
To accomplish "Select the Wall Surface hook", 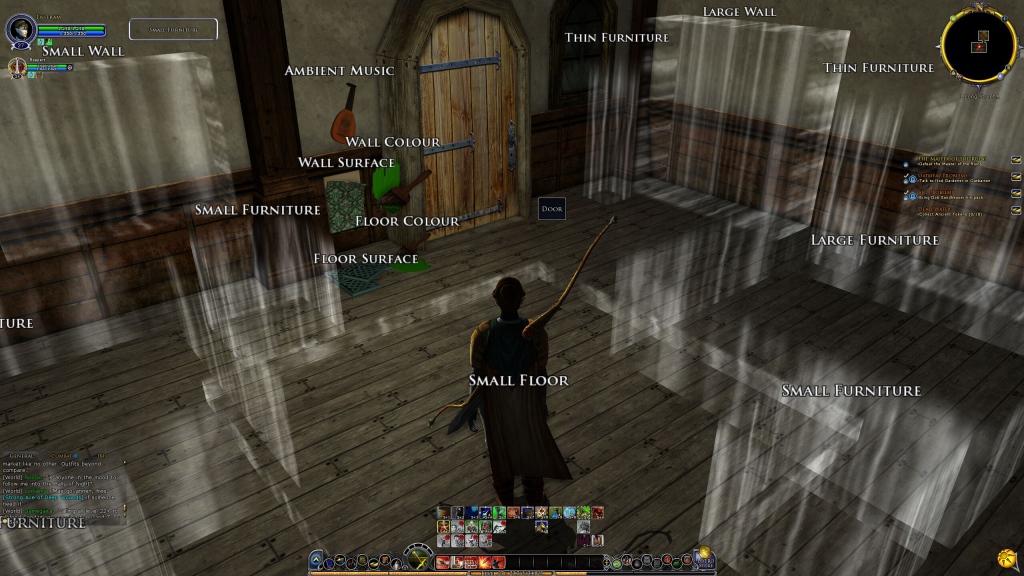I will coord(346,163).
